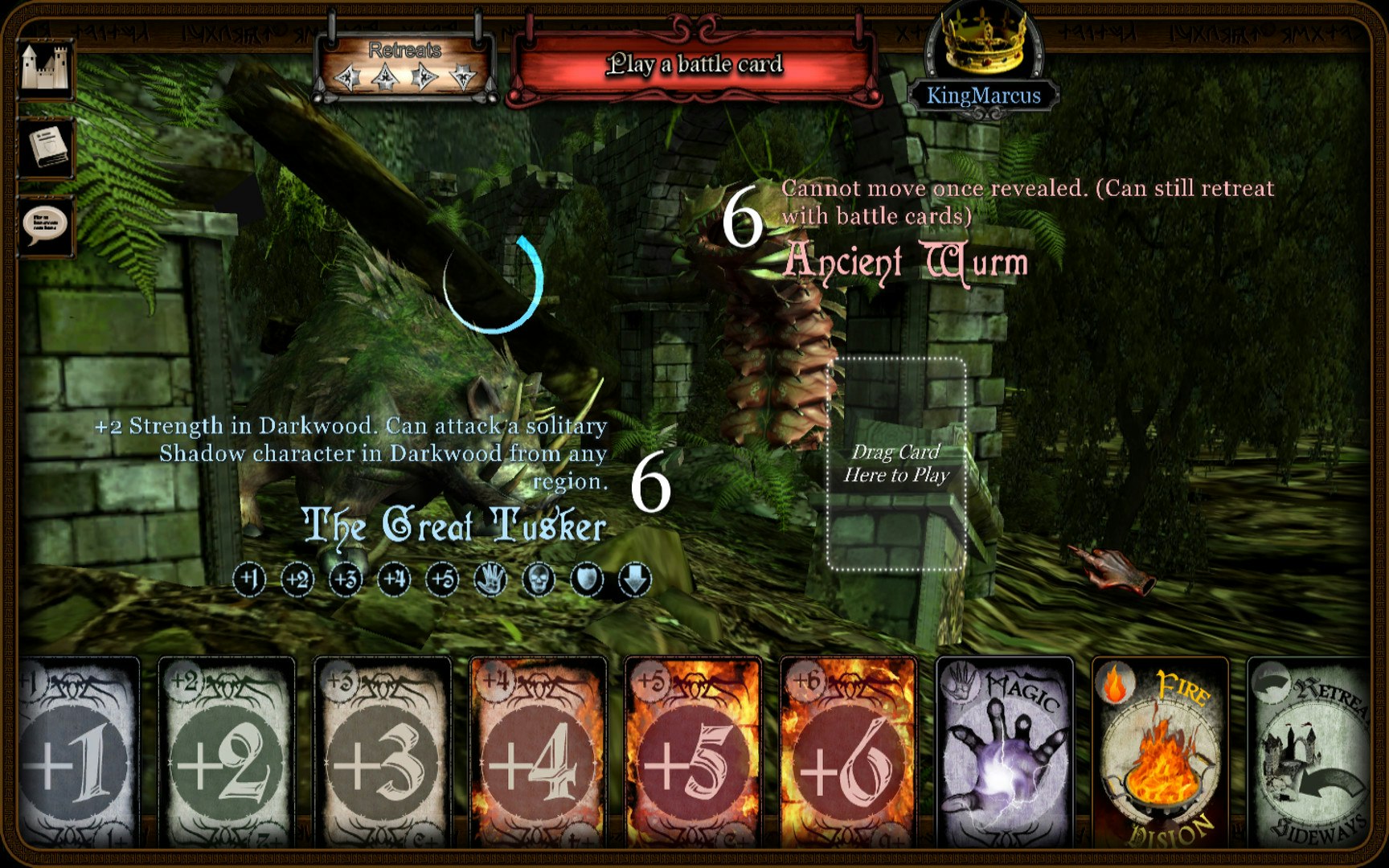The width and height of the screenshot is (1389, 868).
Task: Click the right retreat arrow
Action: [x=424, y=78]
